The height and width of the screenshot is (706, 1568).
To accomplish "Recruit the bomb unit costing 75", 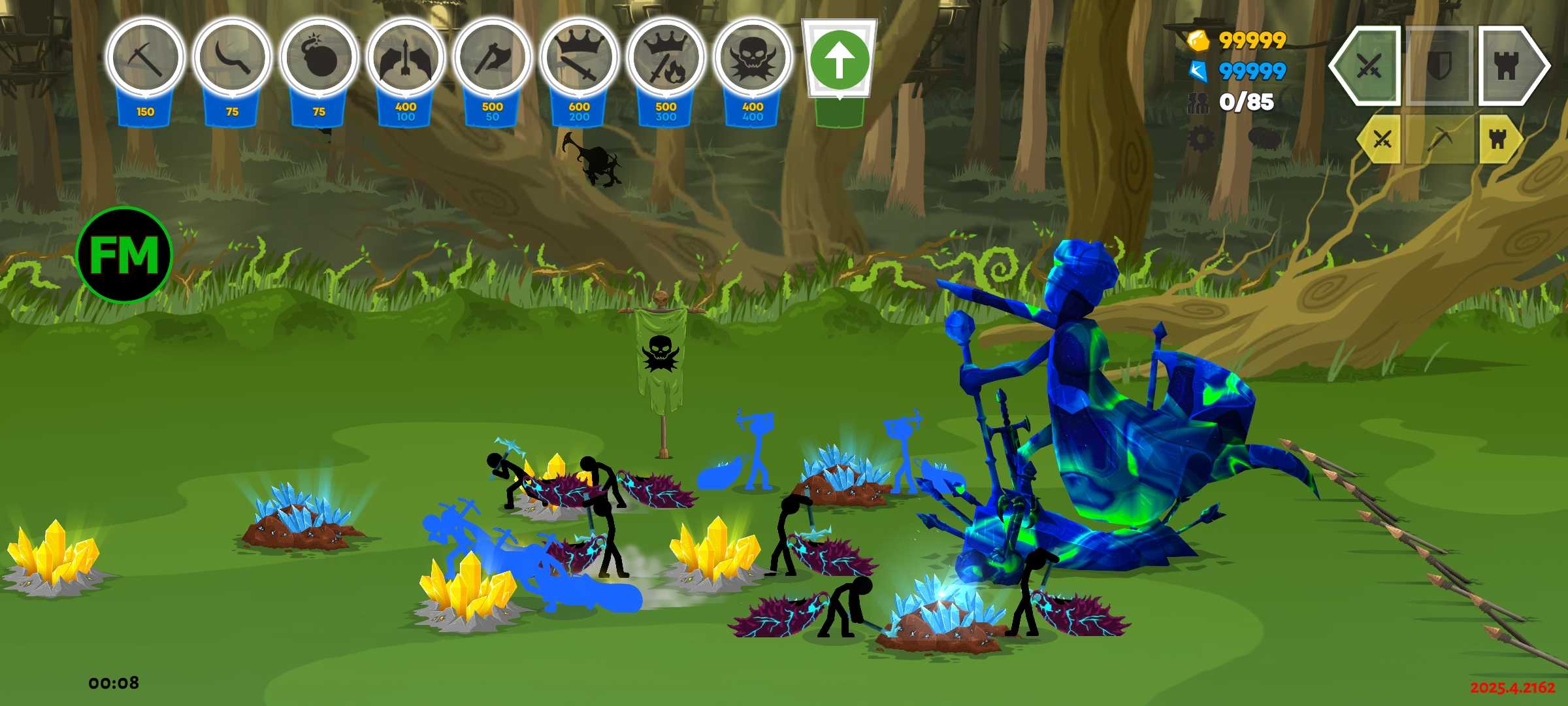I will click(319, 59).
